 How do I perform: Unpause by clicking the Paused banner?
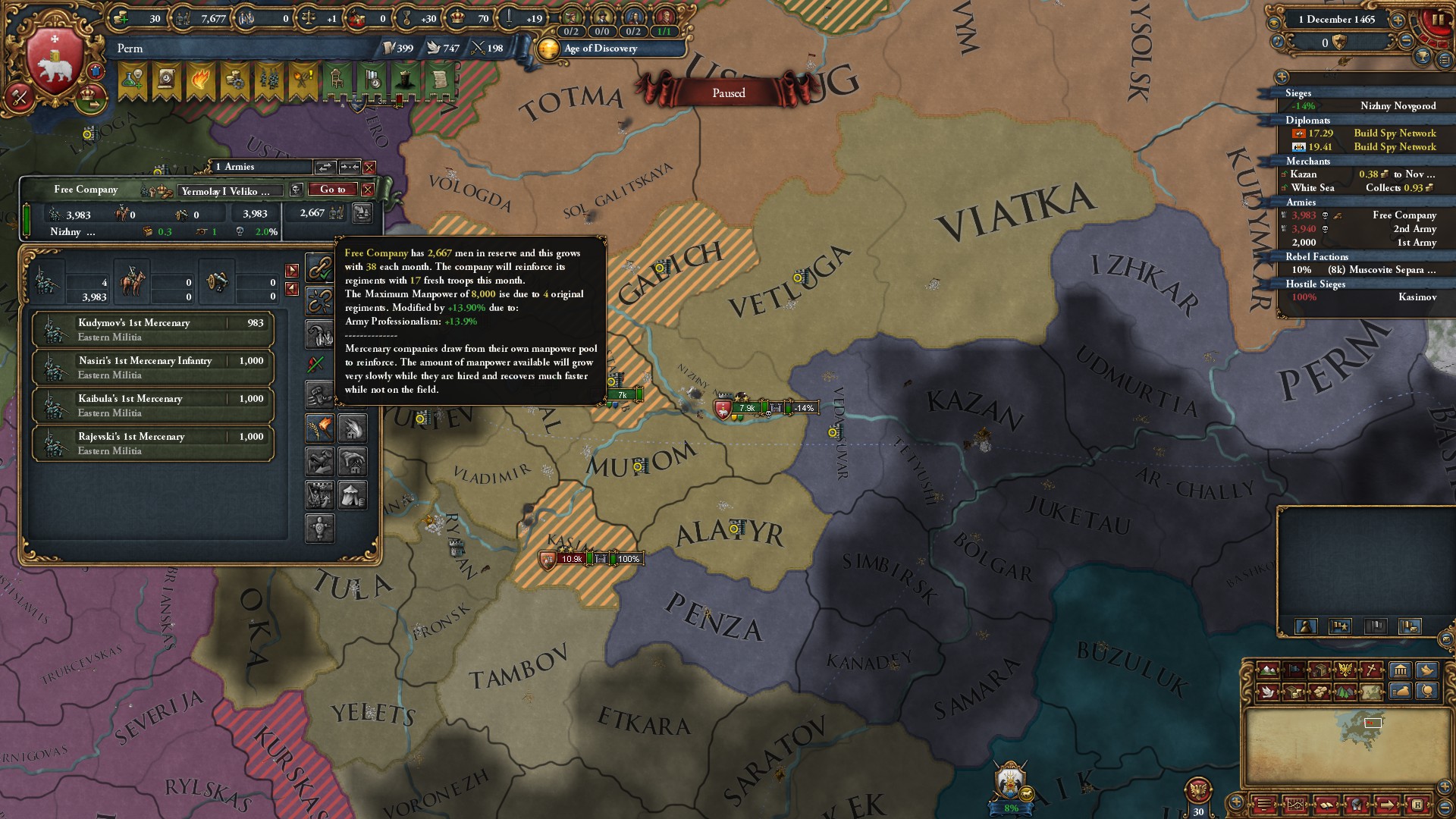730,92
